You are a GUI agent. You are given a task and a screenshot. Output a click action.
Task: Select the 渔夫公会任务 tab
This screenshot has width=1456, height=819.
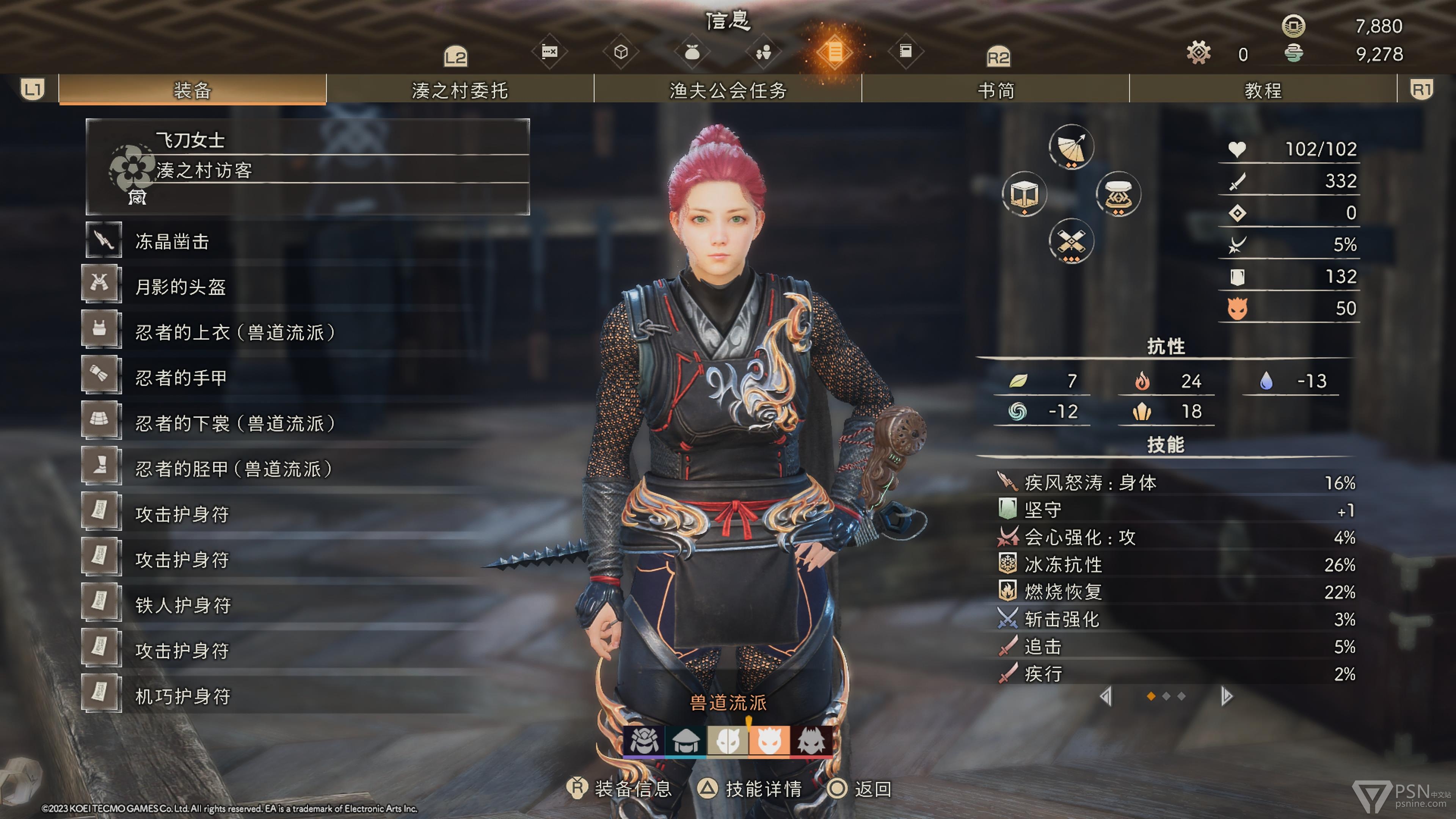coord(728,90)
